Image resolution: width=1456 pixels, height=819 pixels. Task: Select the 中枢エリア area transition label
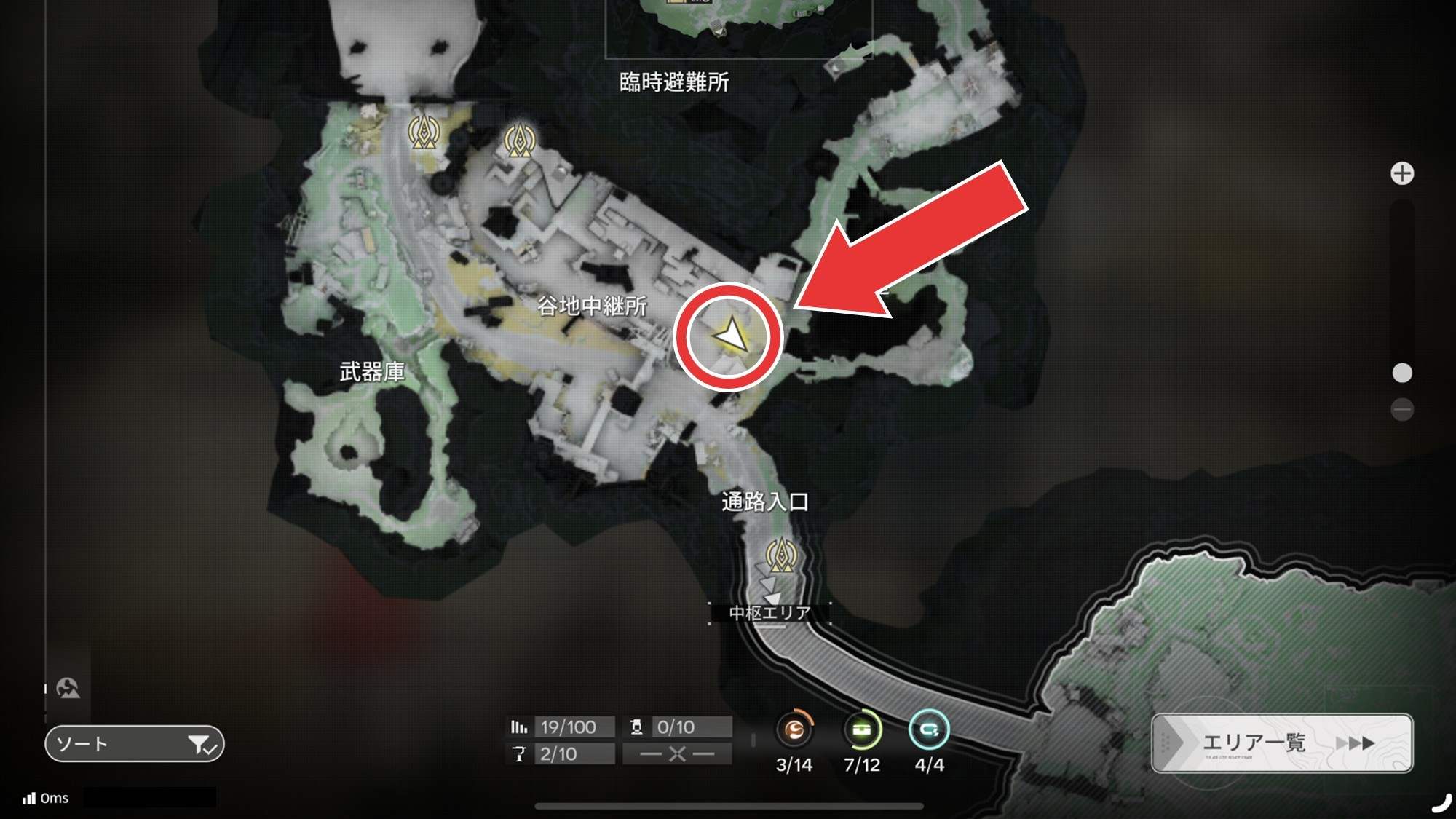click(769, 613)
